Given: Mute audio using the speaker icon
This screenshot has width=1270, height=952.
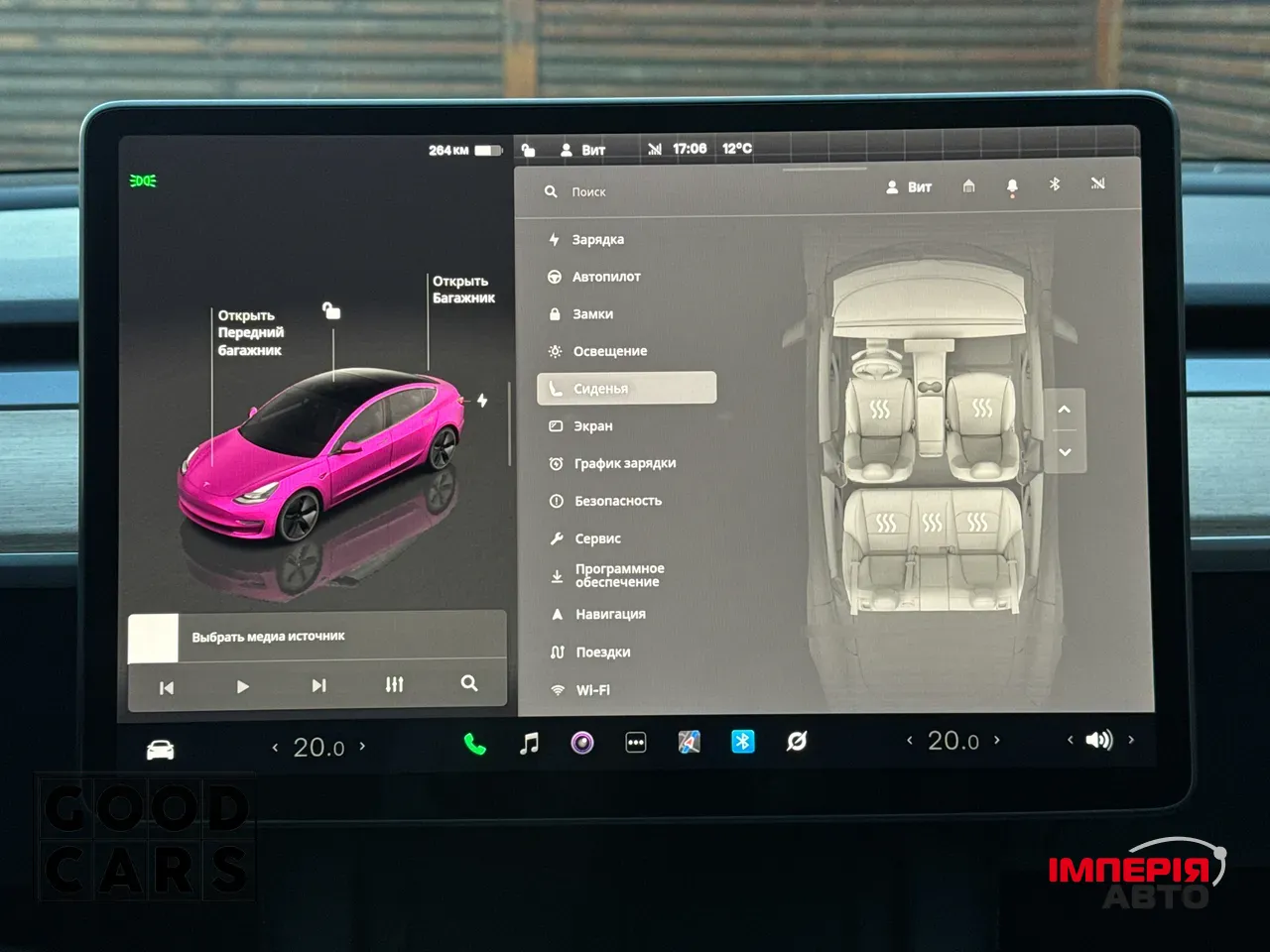Looking at the screenshot, I should tap(1098, 740).
